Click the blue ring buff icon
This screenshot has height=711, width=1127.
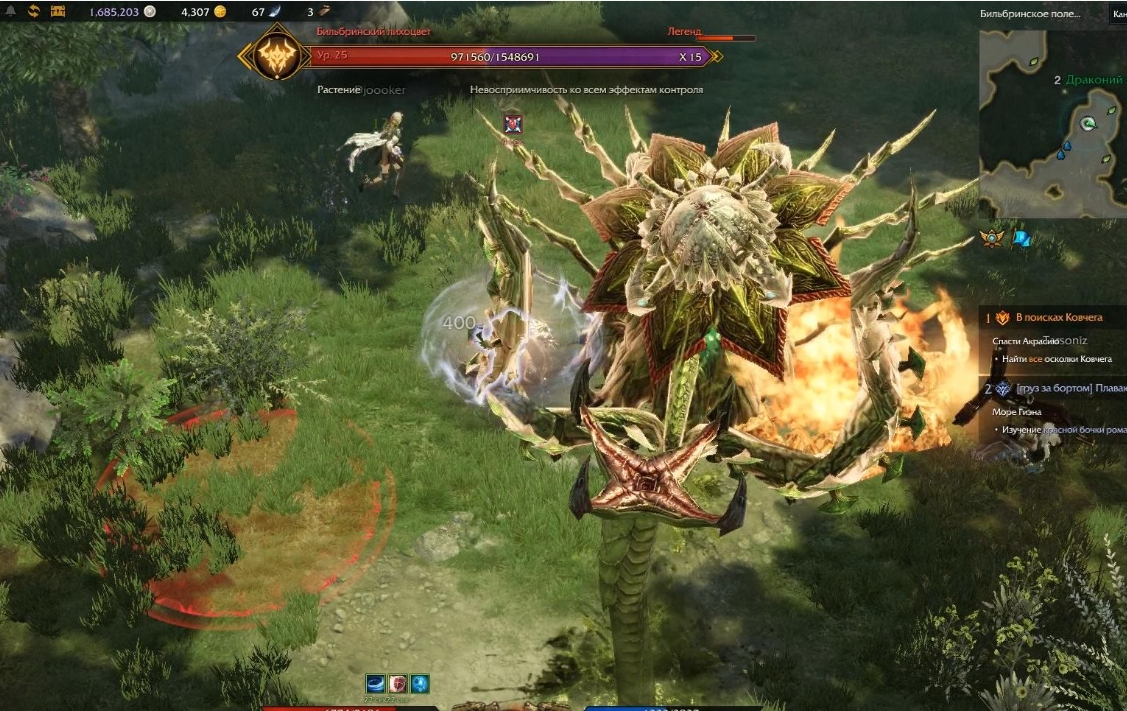click(x=376, y=684)
